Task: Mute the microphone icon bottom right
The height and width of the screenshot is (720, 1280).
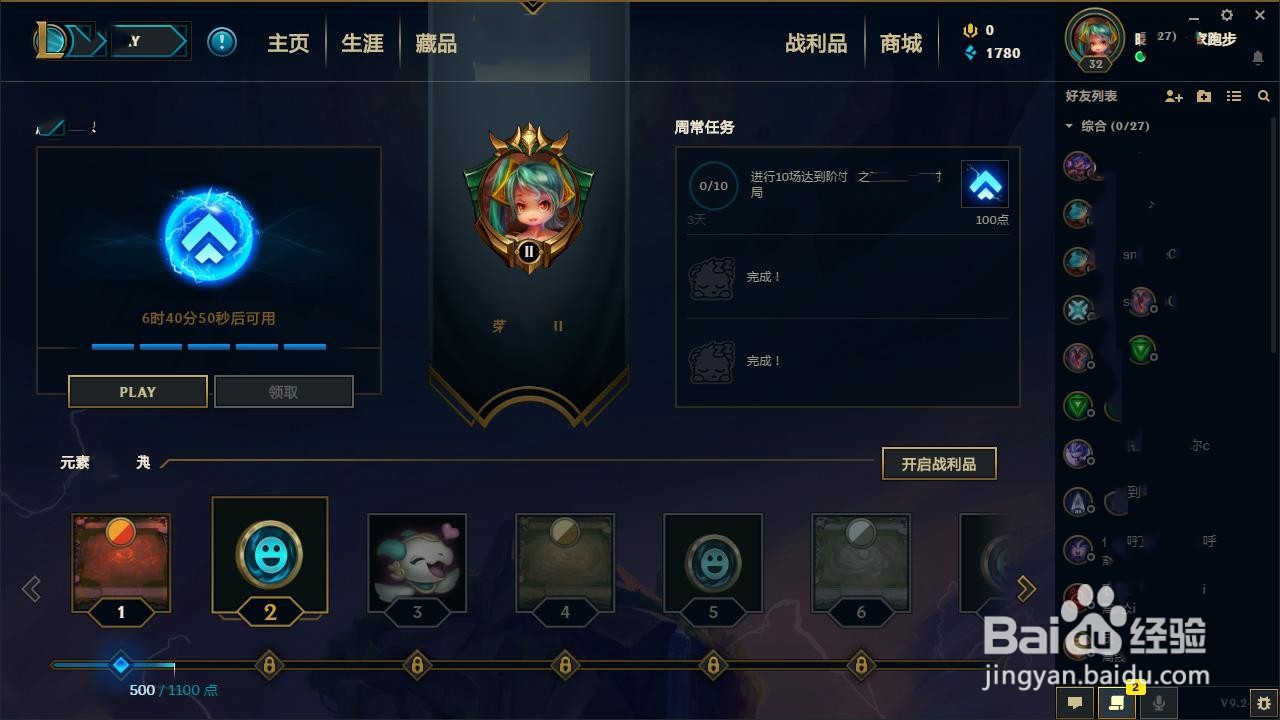Action: pos(1158,703)
